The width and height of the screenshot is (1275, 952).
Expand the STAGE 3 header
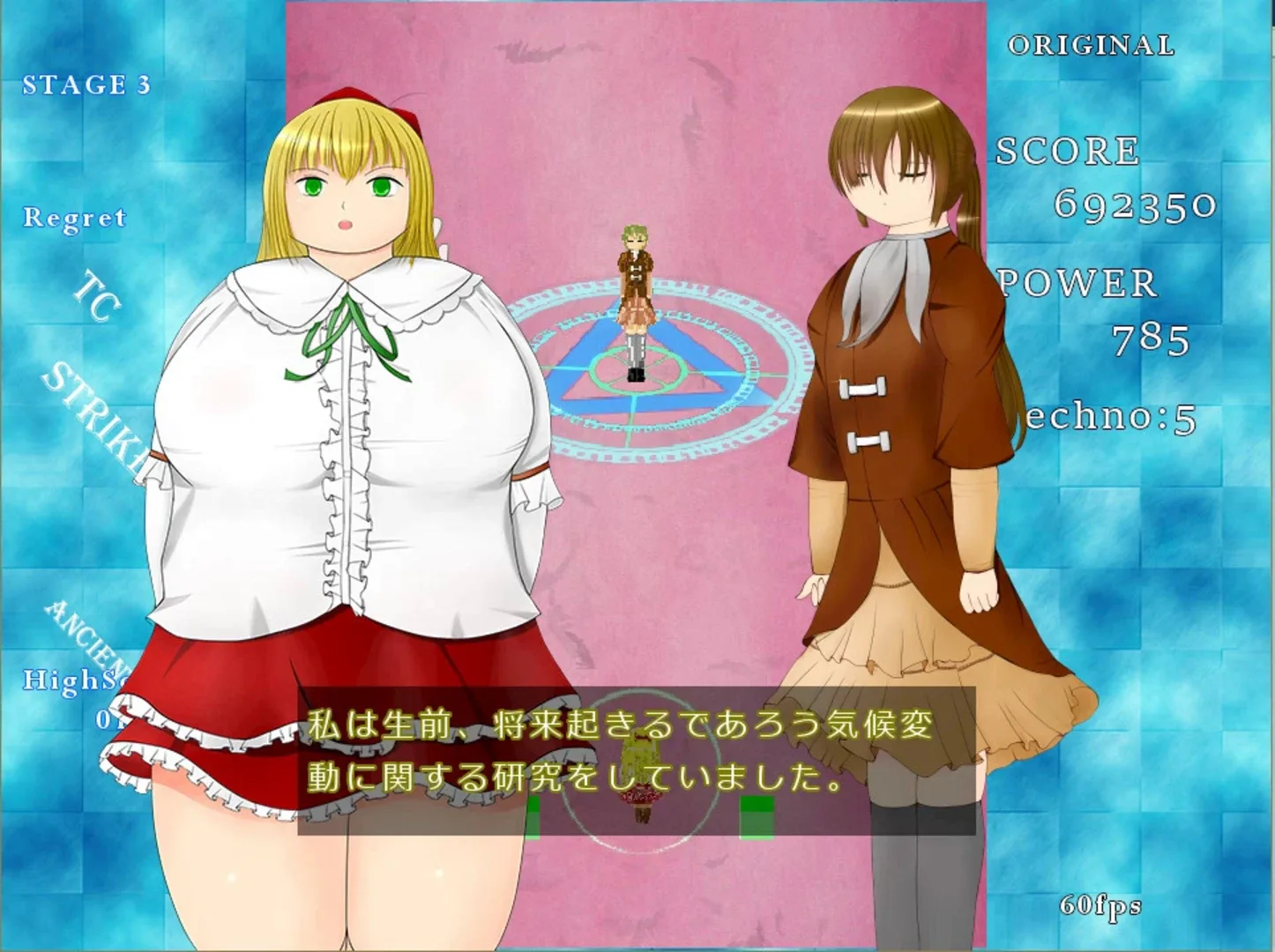tap(86, 86)
